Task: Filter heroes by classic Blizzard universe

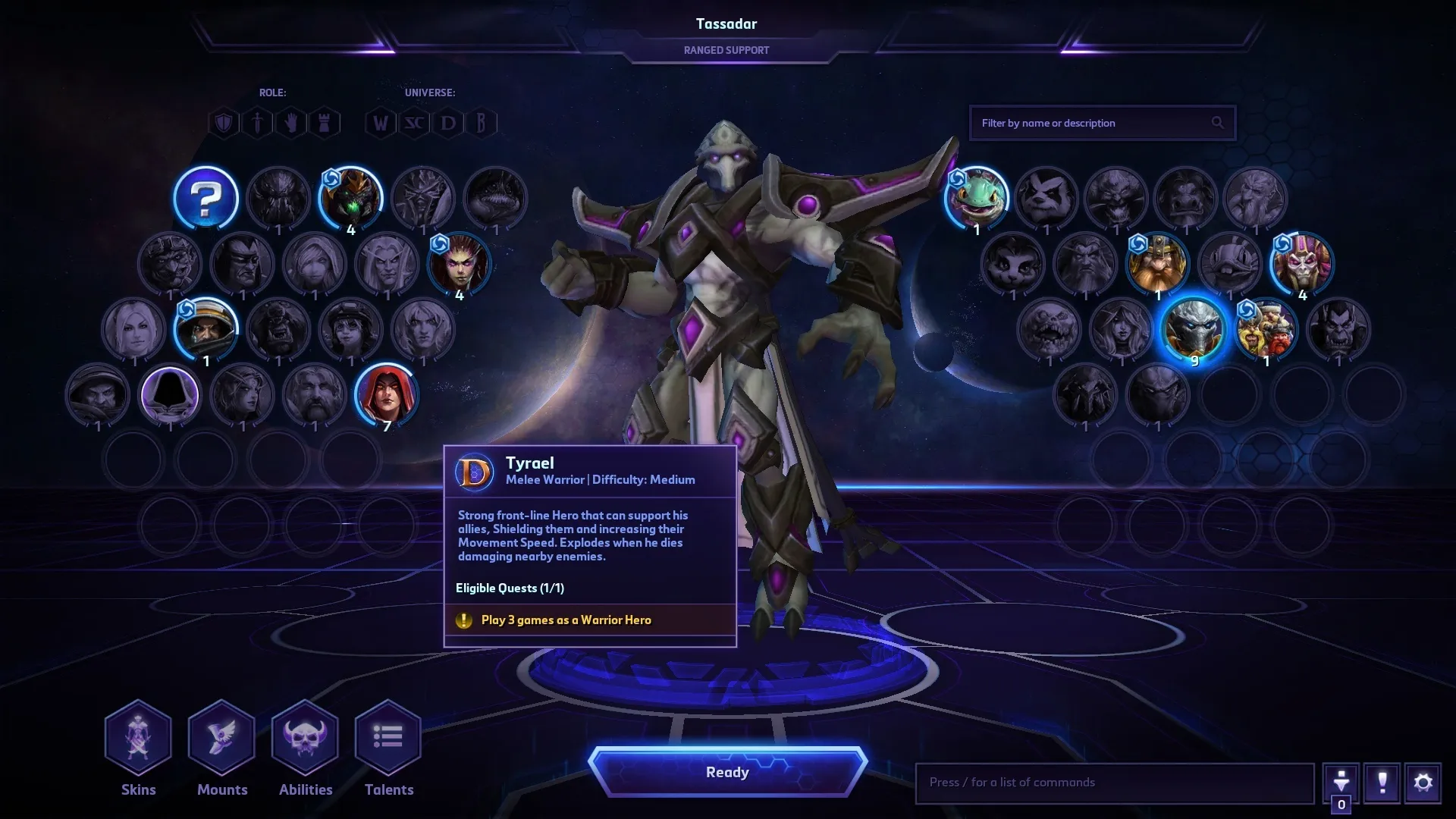Action: pyautogui.click(x=481, y=122)
